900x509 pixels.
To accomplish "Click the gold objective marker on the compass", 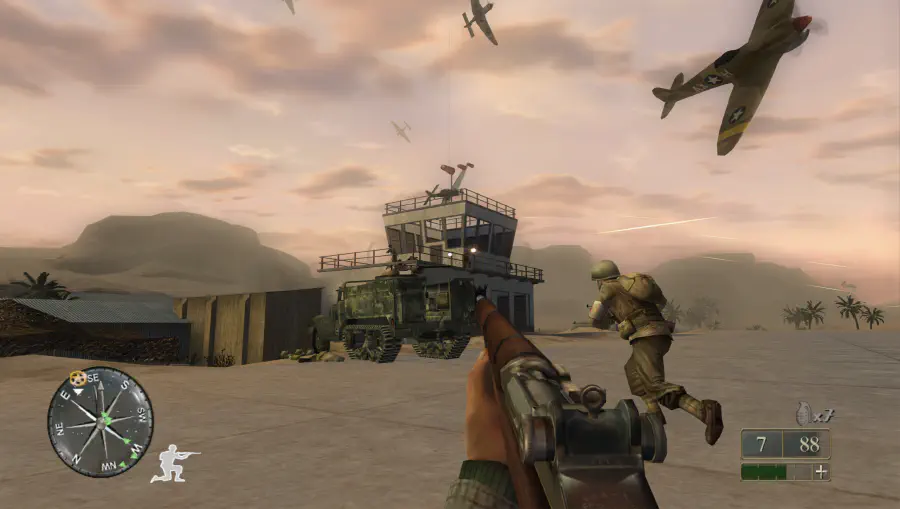I will coord(77,378).
